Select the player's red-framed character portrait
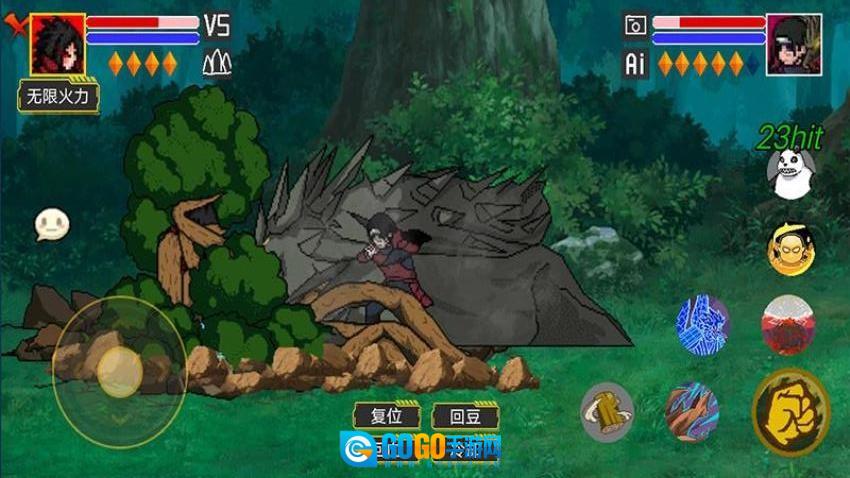The height and width of the screenshot is (478, 850). point(57,45)
